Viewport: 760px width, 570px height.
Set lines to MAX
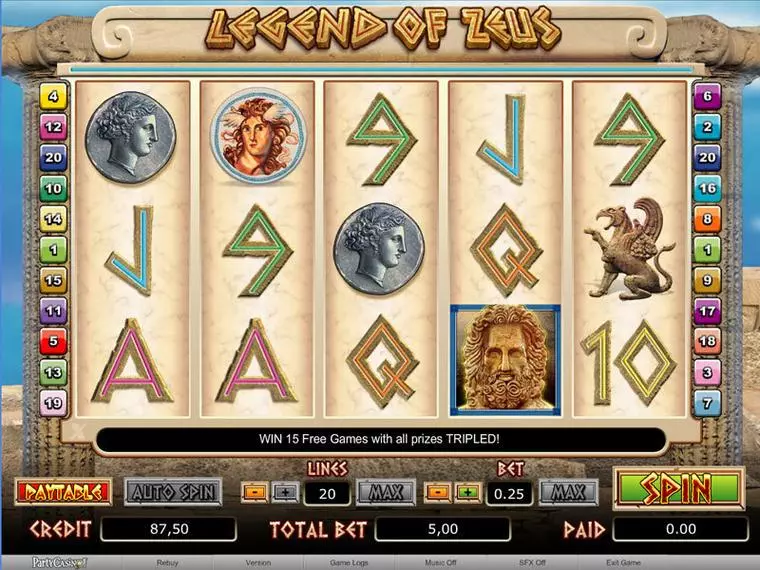point(385,492)
